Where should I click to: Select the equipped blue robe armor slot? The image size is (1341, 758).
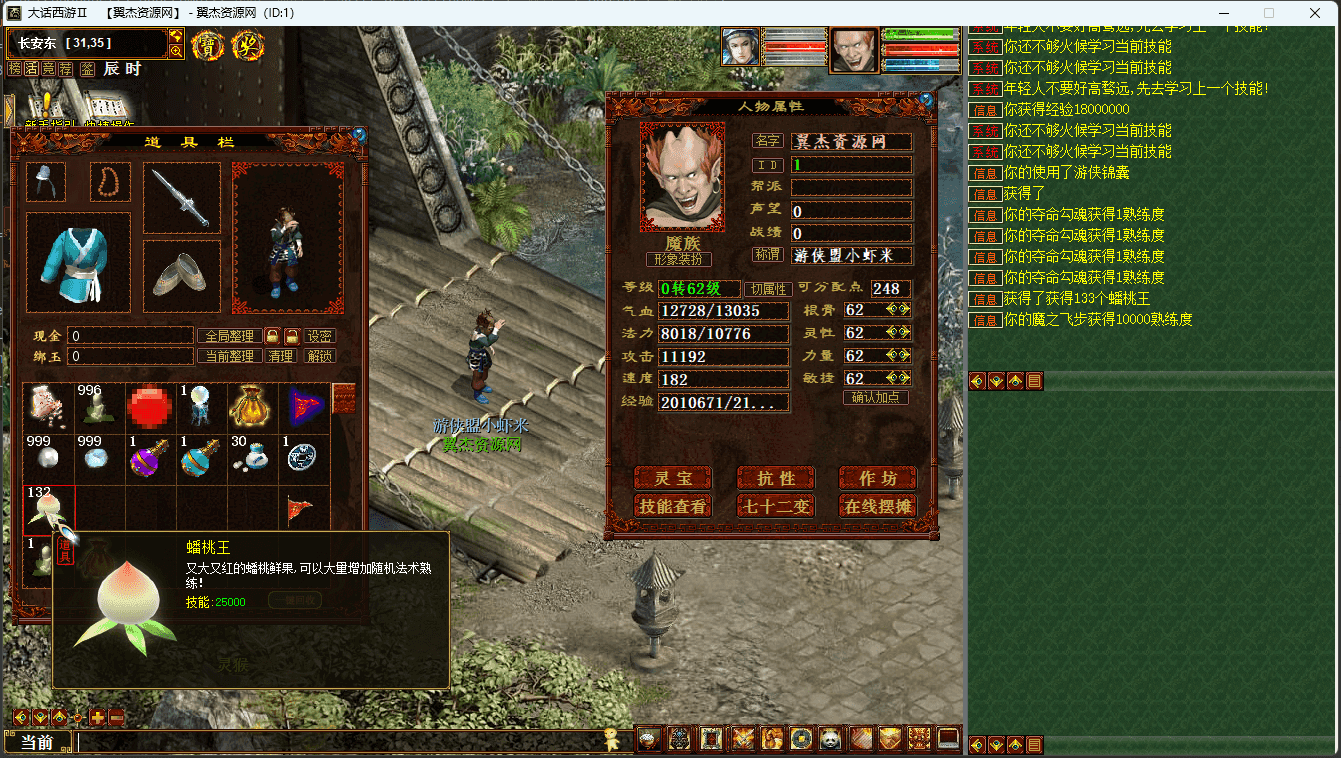[x=78, y=263]
